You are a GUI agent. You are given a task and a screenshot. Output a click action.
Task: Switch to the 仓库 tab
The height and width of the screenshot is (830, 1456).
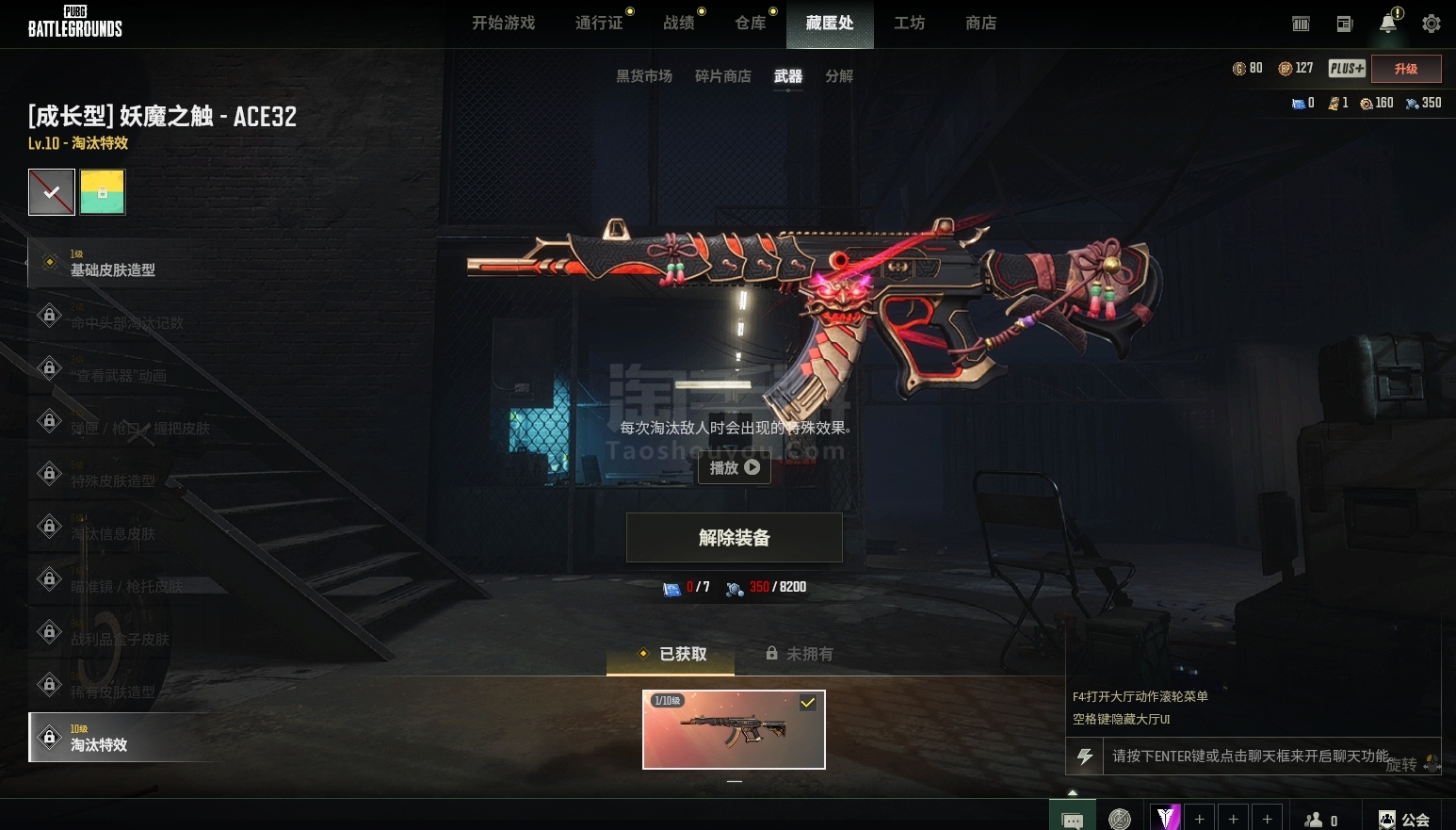(x=750, y=23)
